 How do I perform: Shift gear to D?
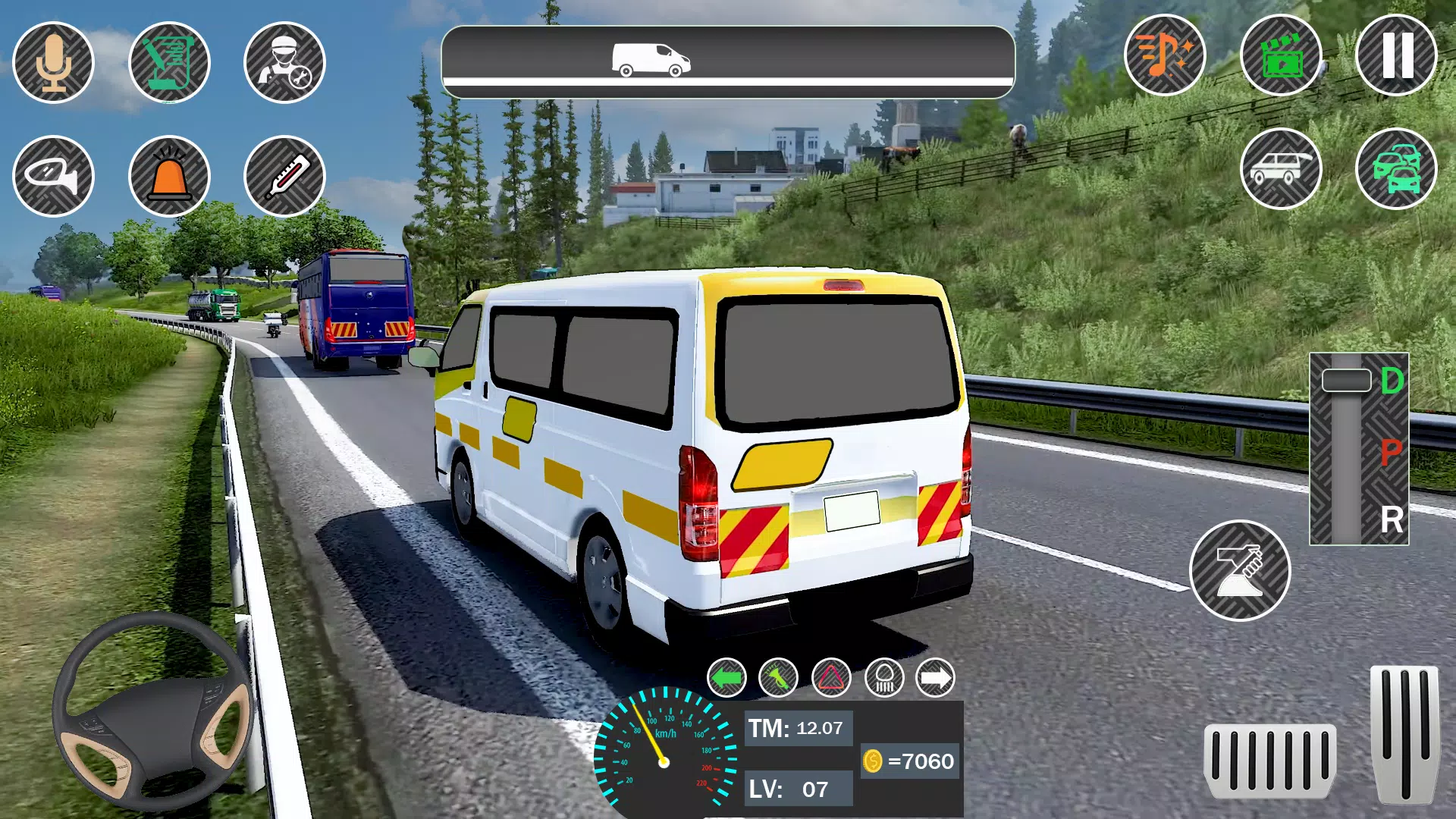point(1392,381)
